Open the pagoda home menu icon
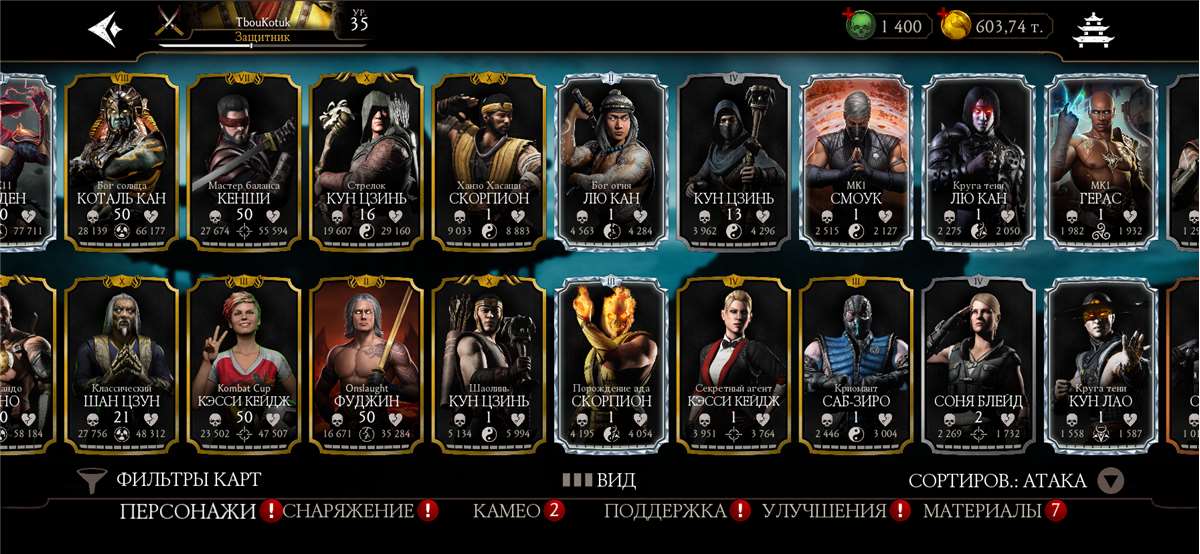Viewport: 1200px width, 554px height. [x=1092, y=29]
